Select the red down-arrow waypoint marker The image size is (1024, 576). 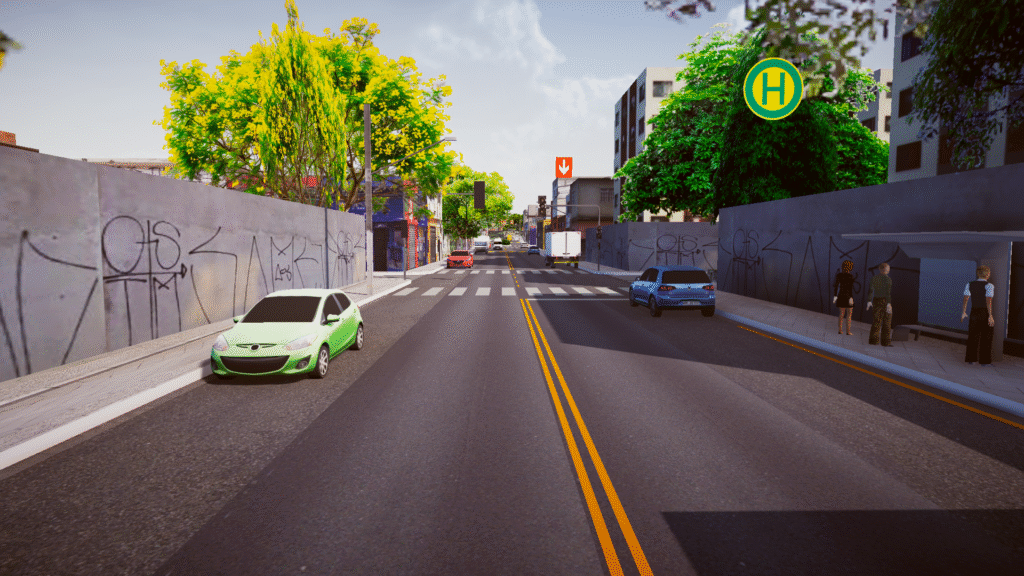pyautogui.click(x=564, y=166)
